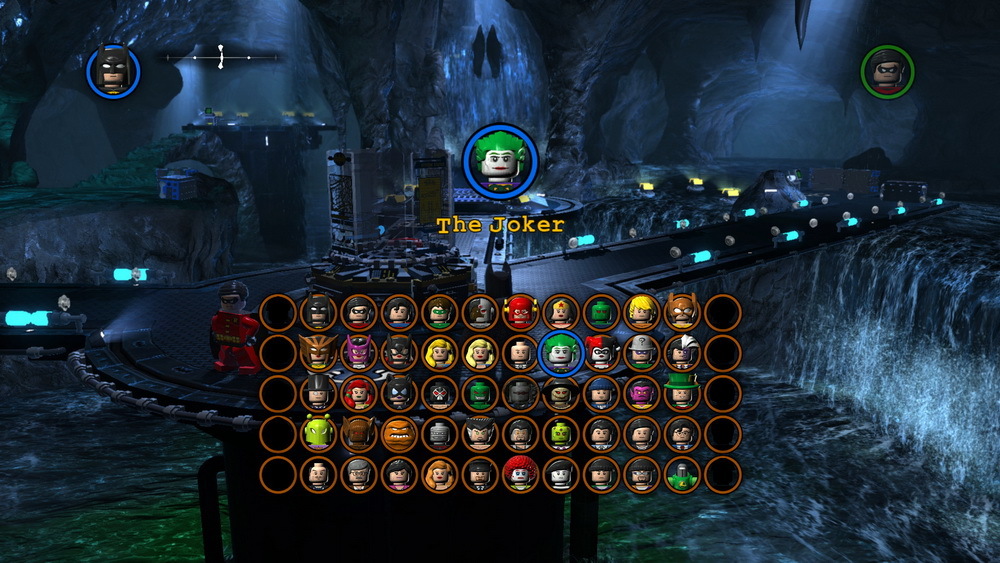
Task: Pick Green Lantern from the roster
Action: [x=439, y=312]
